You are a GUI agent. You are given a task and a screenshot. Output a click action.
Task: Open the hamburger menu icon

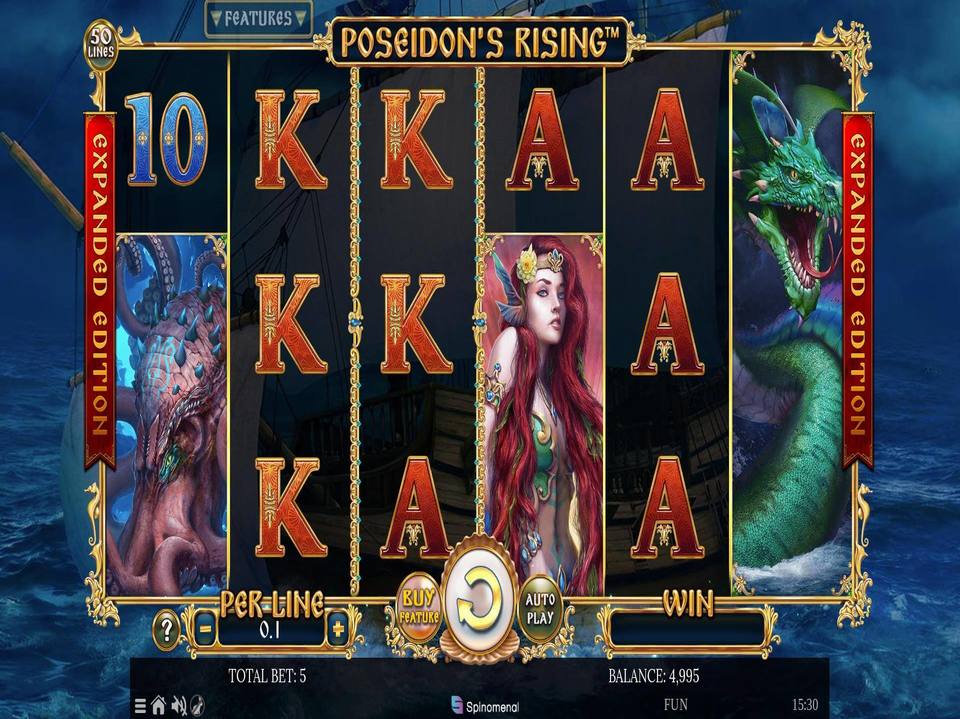click(x=140, y=704)
